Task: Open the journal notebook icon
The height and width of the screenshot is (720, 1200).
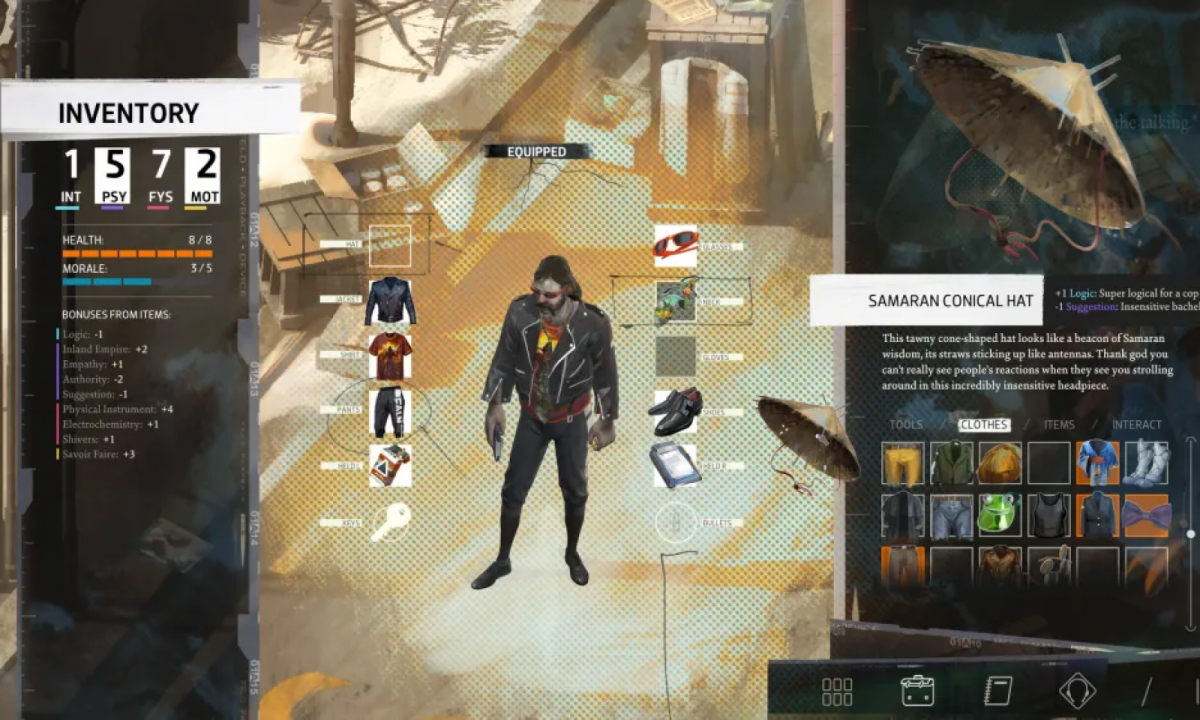Action: point(997,691)
